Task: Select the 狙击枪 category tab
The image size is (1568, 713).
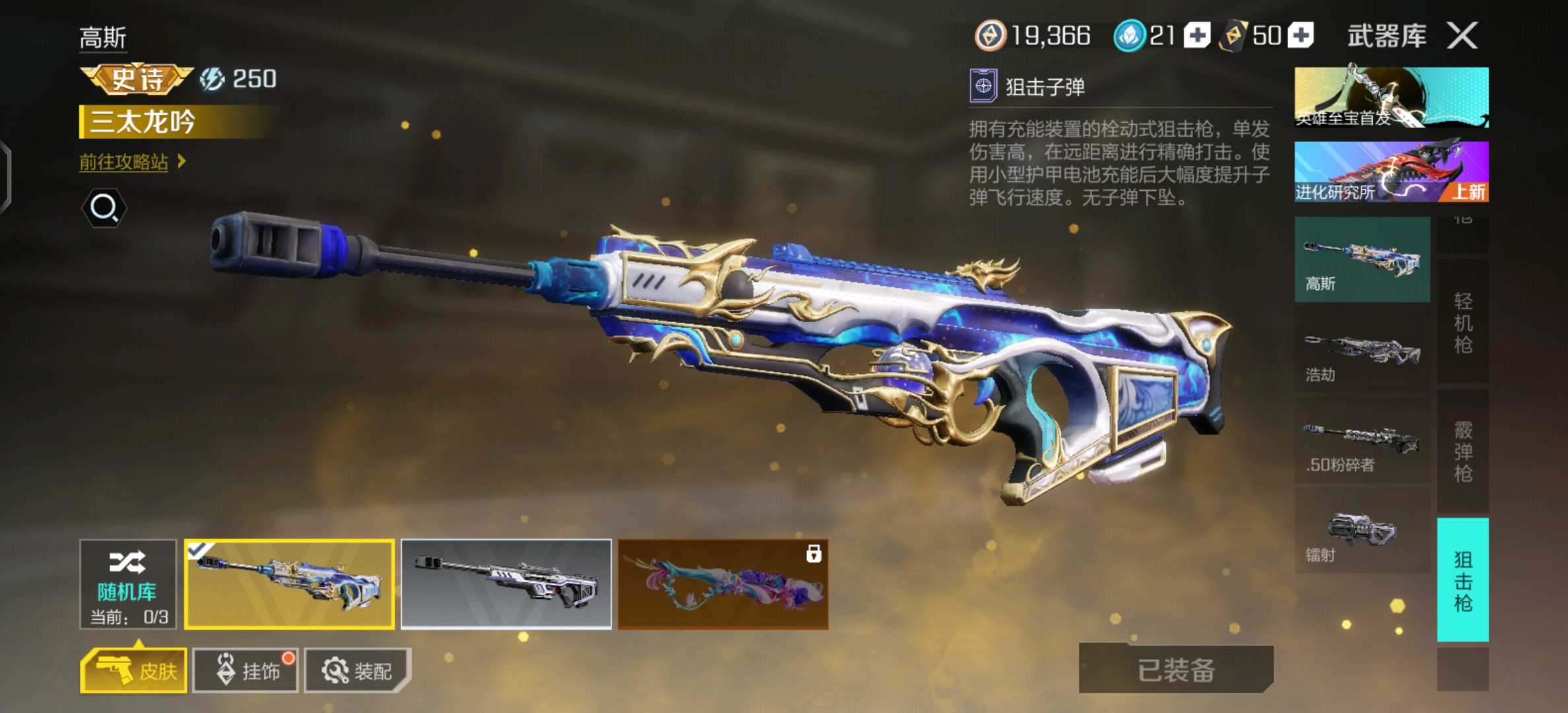Action: click(x=1462, y=580)
